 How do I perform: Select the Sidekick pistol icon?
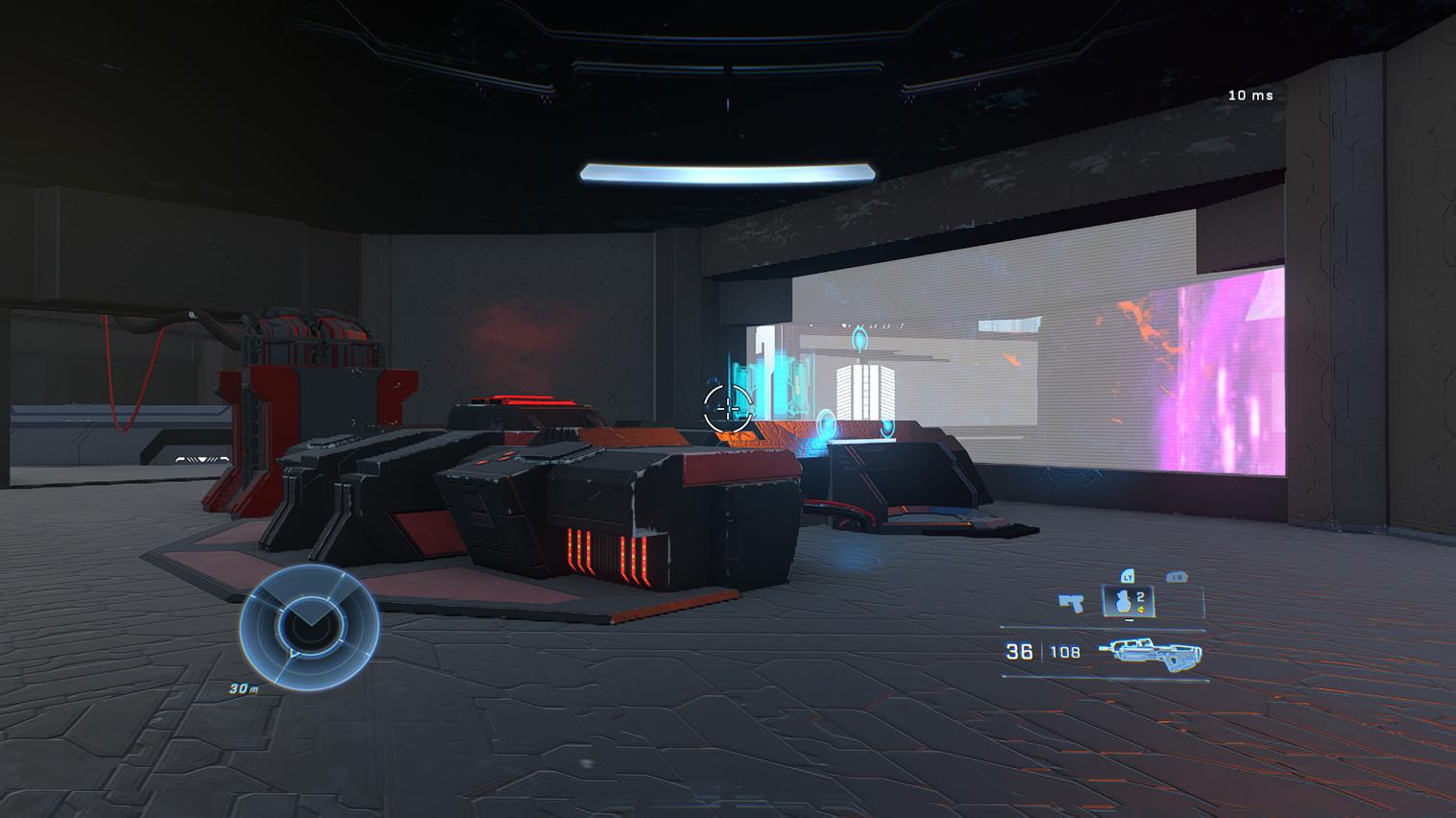[x=1071, y=603]
